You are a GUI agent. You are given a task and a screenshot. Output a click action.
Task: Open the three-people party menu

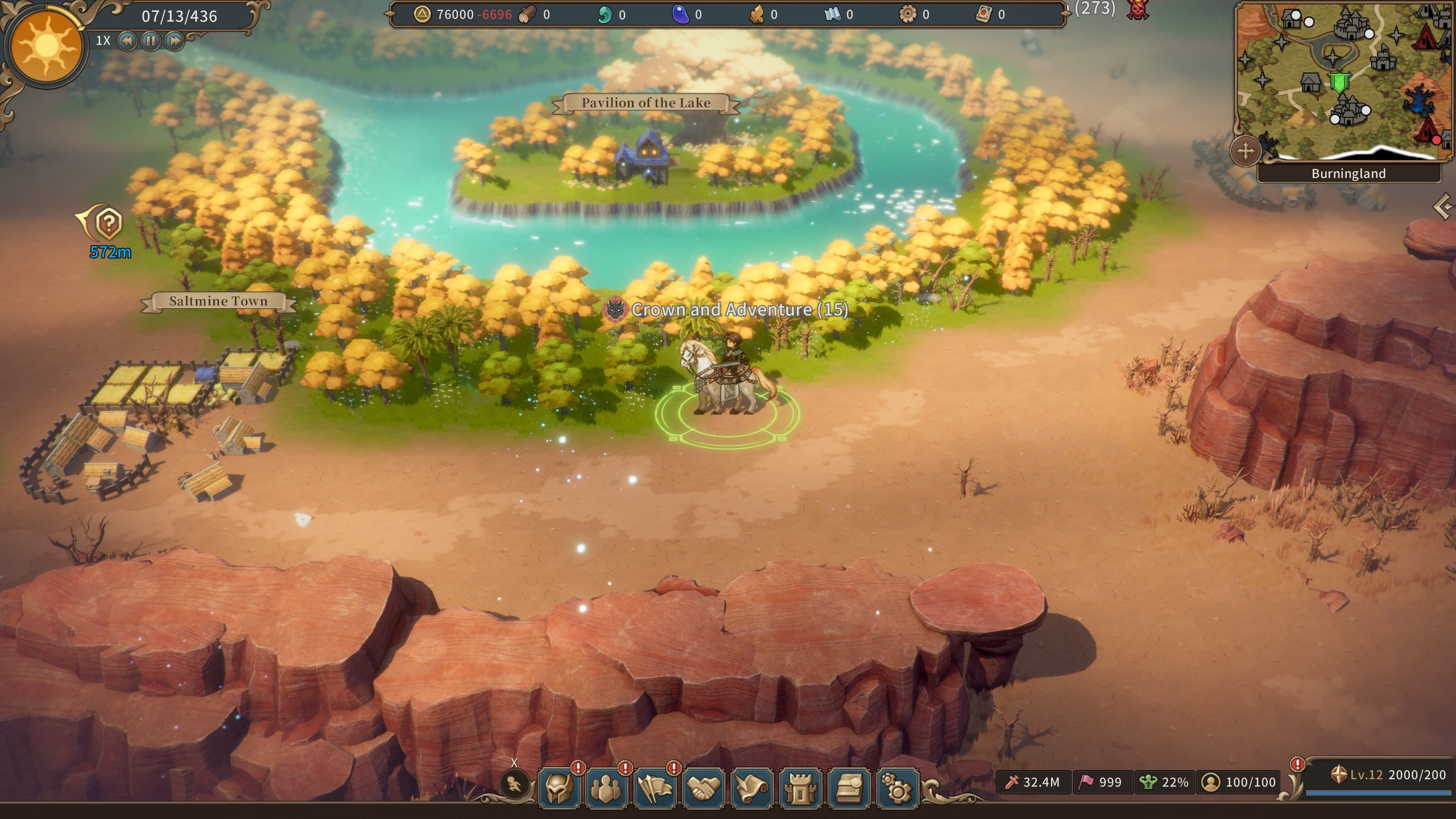click(x=607, y=788)
